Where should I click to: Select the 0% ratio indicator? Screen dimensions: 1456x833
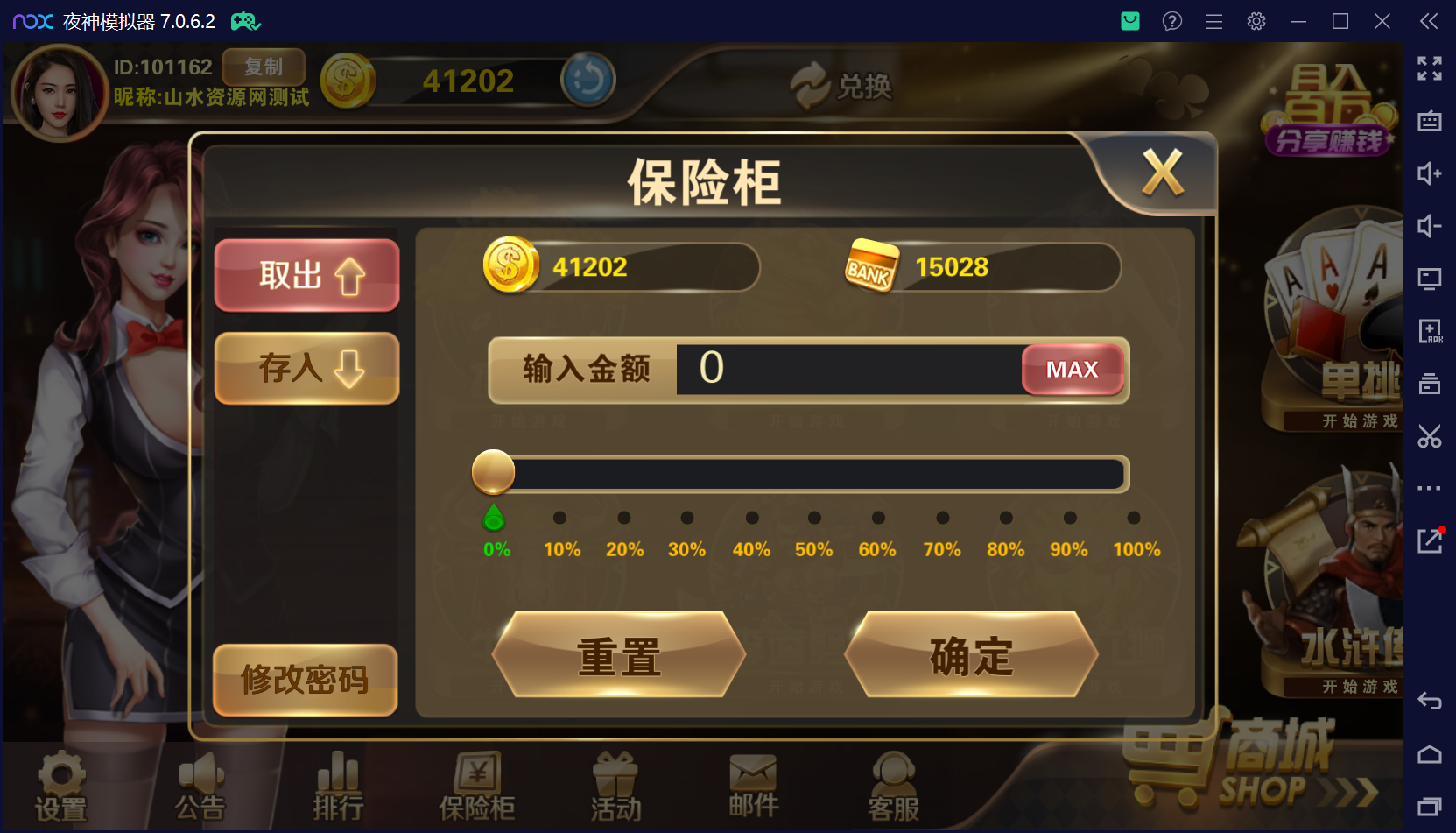point(494,518)
